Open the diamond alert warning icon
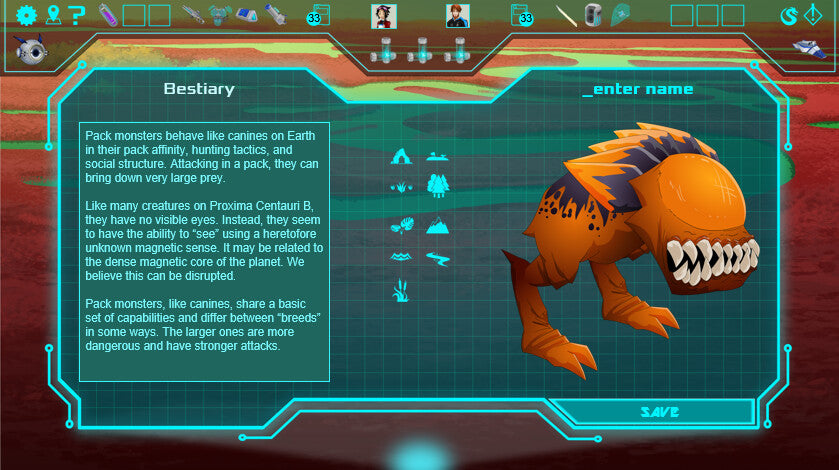Image resolution: width=839 pixels, height=470 pixels. 814,15
